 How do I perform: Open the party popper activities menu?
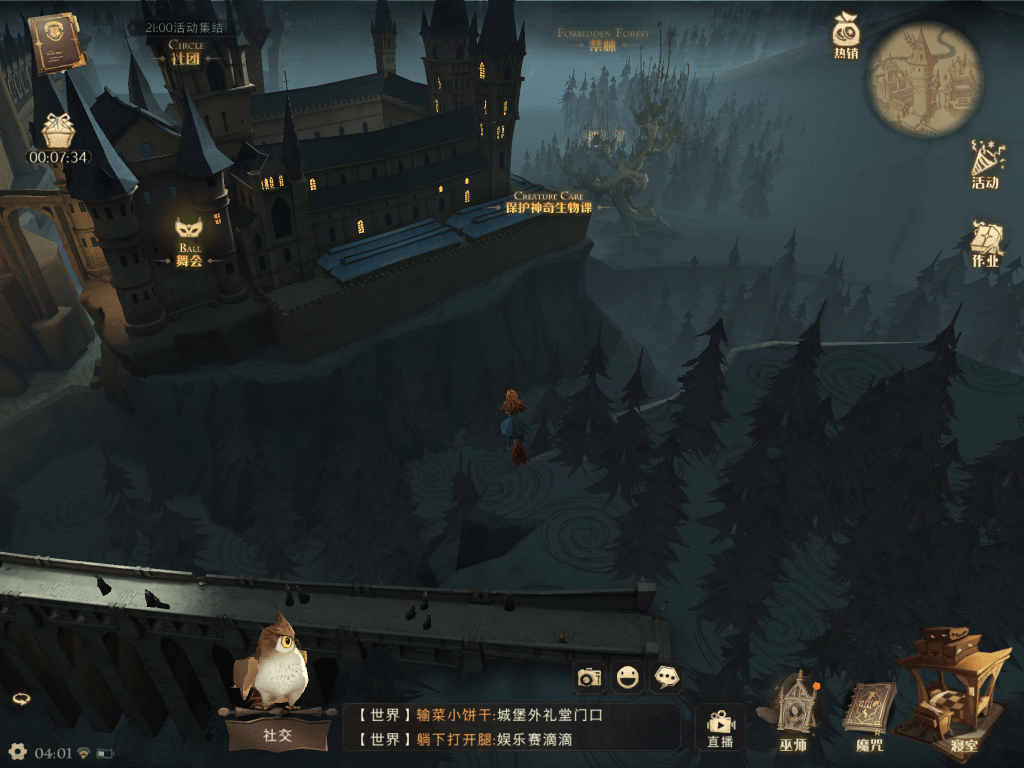(985, 165)
